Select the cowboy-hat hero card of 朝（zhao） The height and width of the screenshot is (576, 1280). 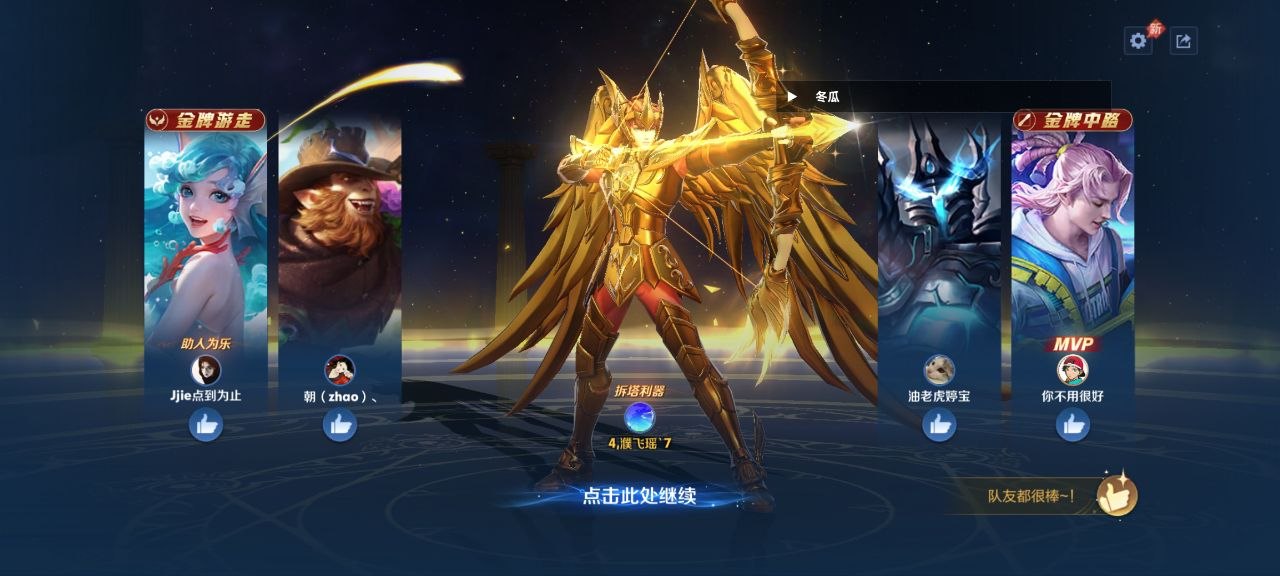click(x=340, y=230)
